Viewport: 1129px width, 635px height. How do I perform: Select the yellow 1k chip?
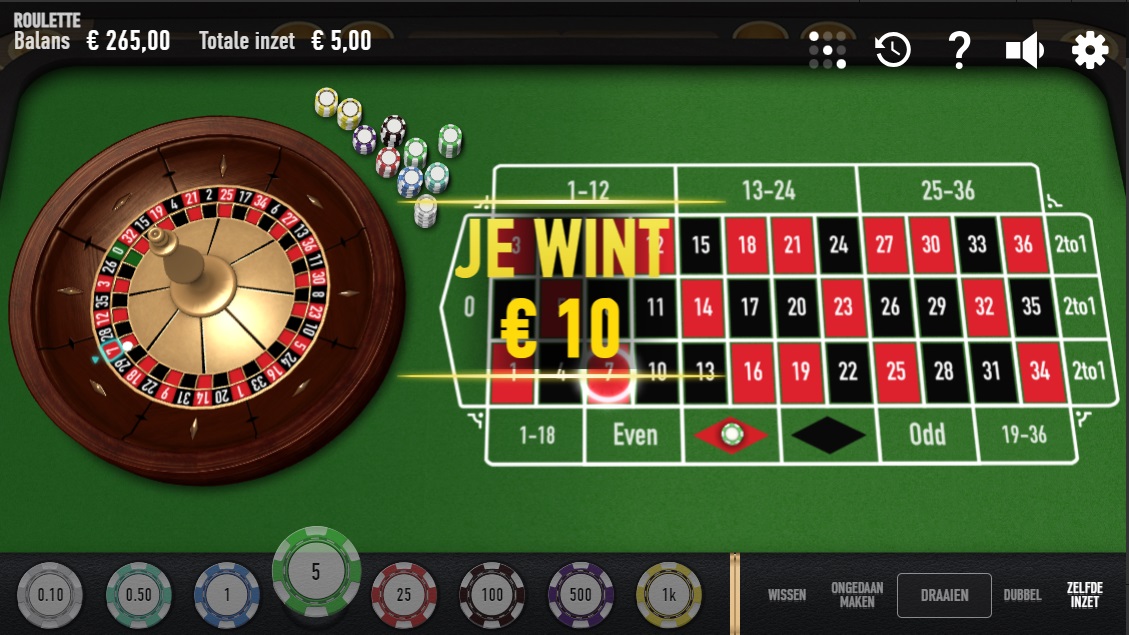[x=668, y=595]
